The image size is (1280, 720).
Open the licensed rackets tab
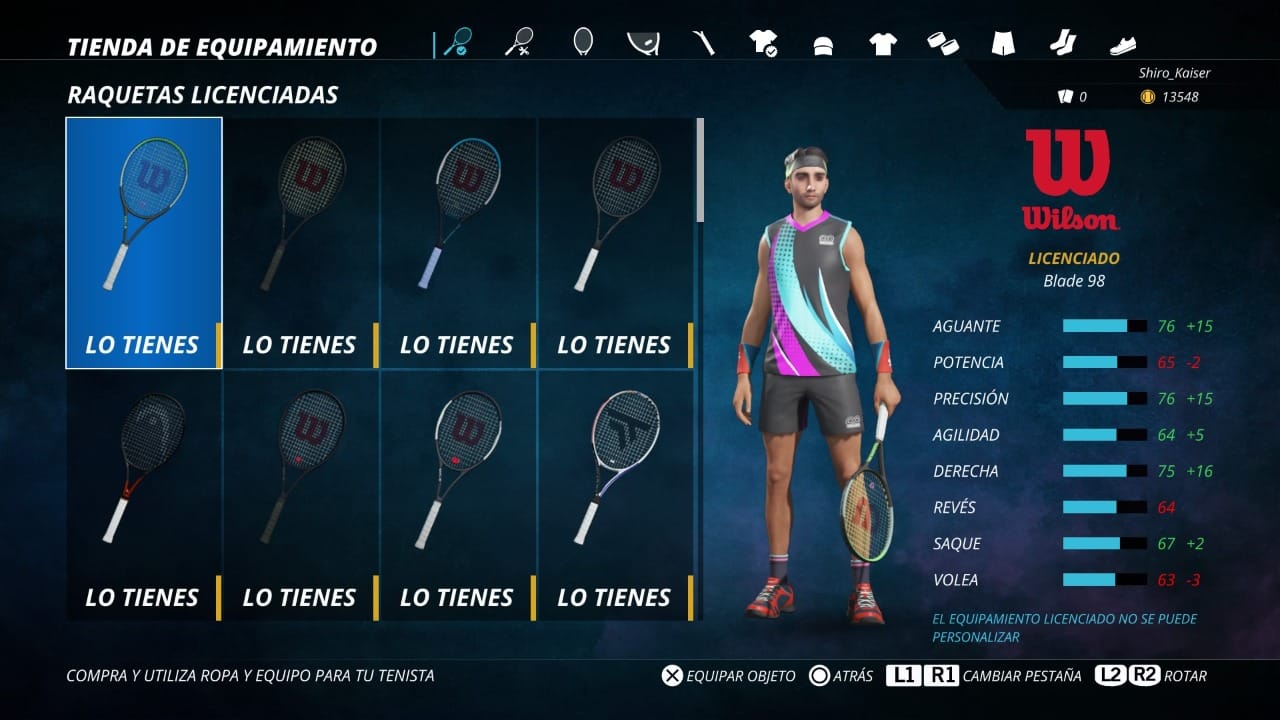(458, 42)
